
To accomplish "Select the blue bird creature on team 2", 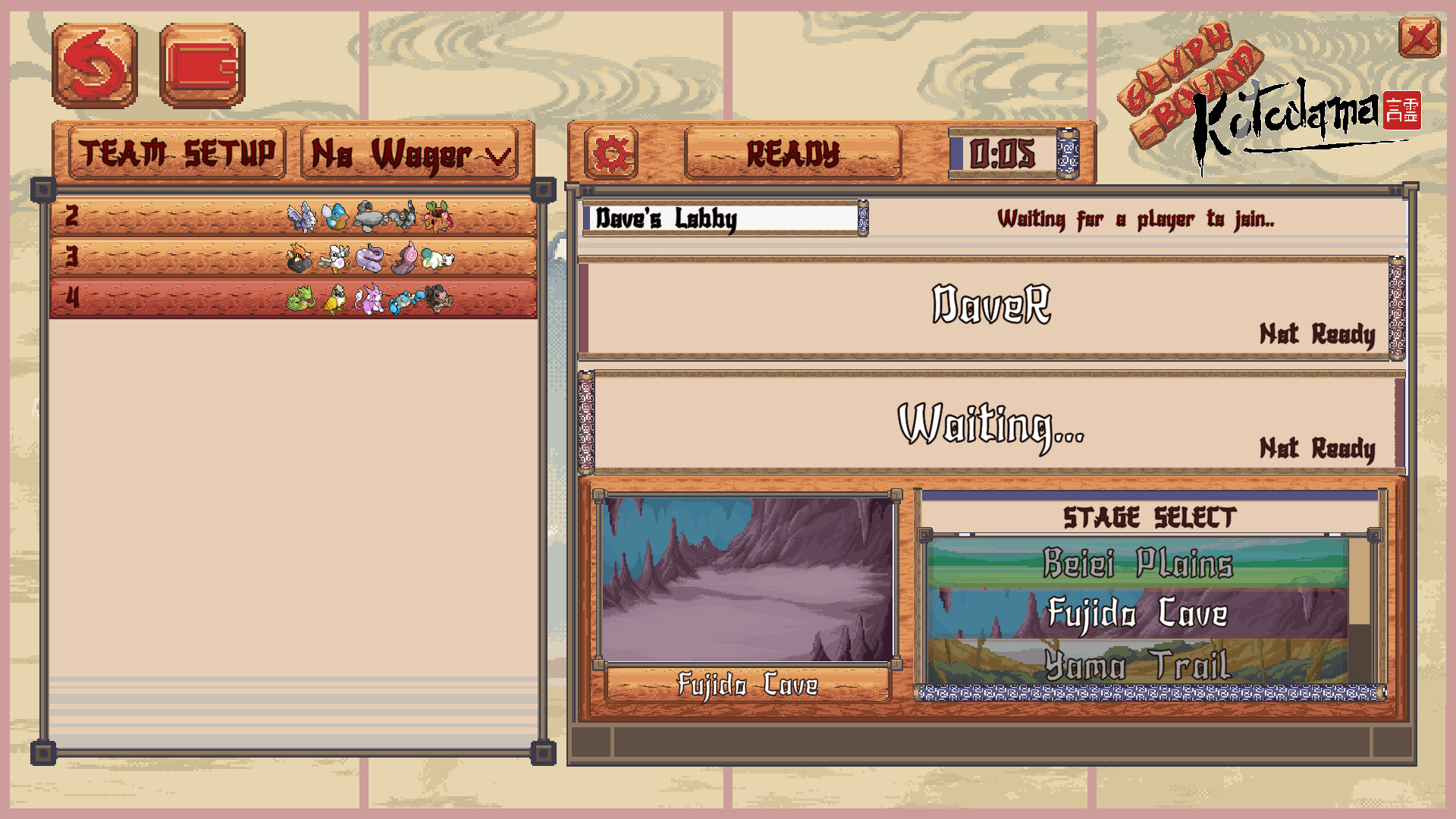I will pyautogui.click(x=336, y=218).
